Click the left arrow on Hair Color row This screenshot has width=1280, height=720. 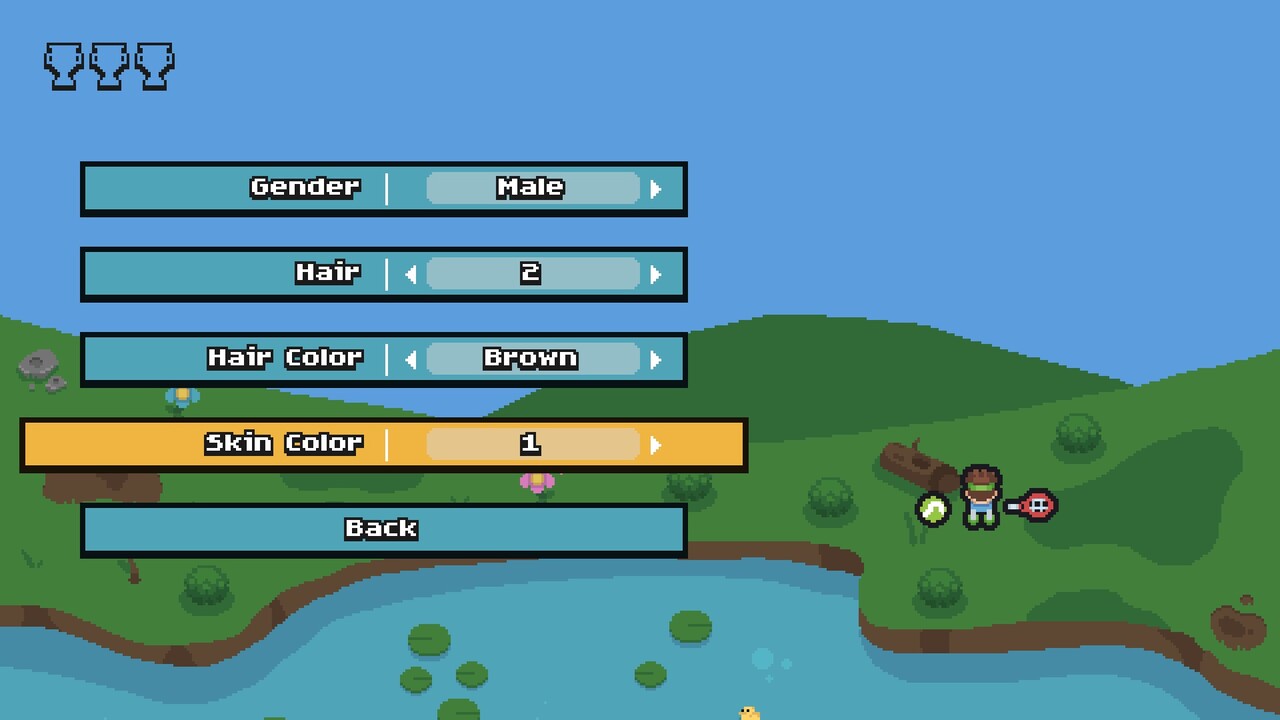click(410, 358)
